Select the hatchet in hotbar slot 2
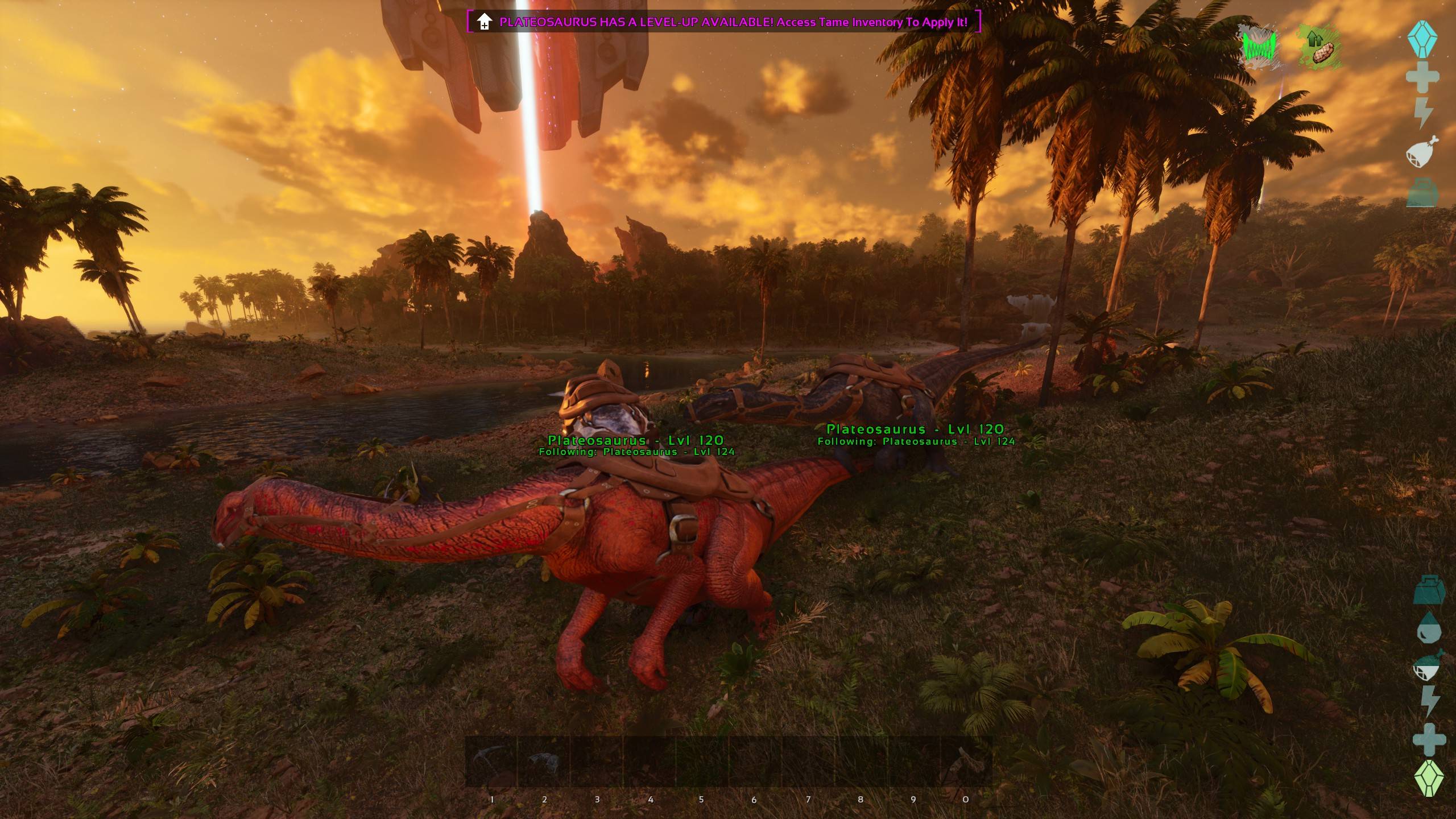The width and height of the screenshot is (1456, 819). click(x=544, y=762)
